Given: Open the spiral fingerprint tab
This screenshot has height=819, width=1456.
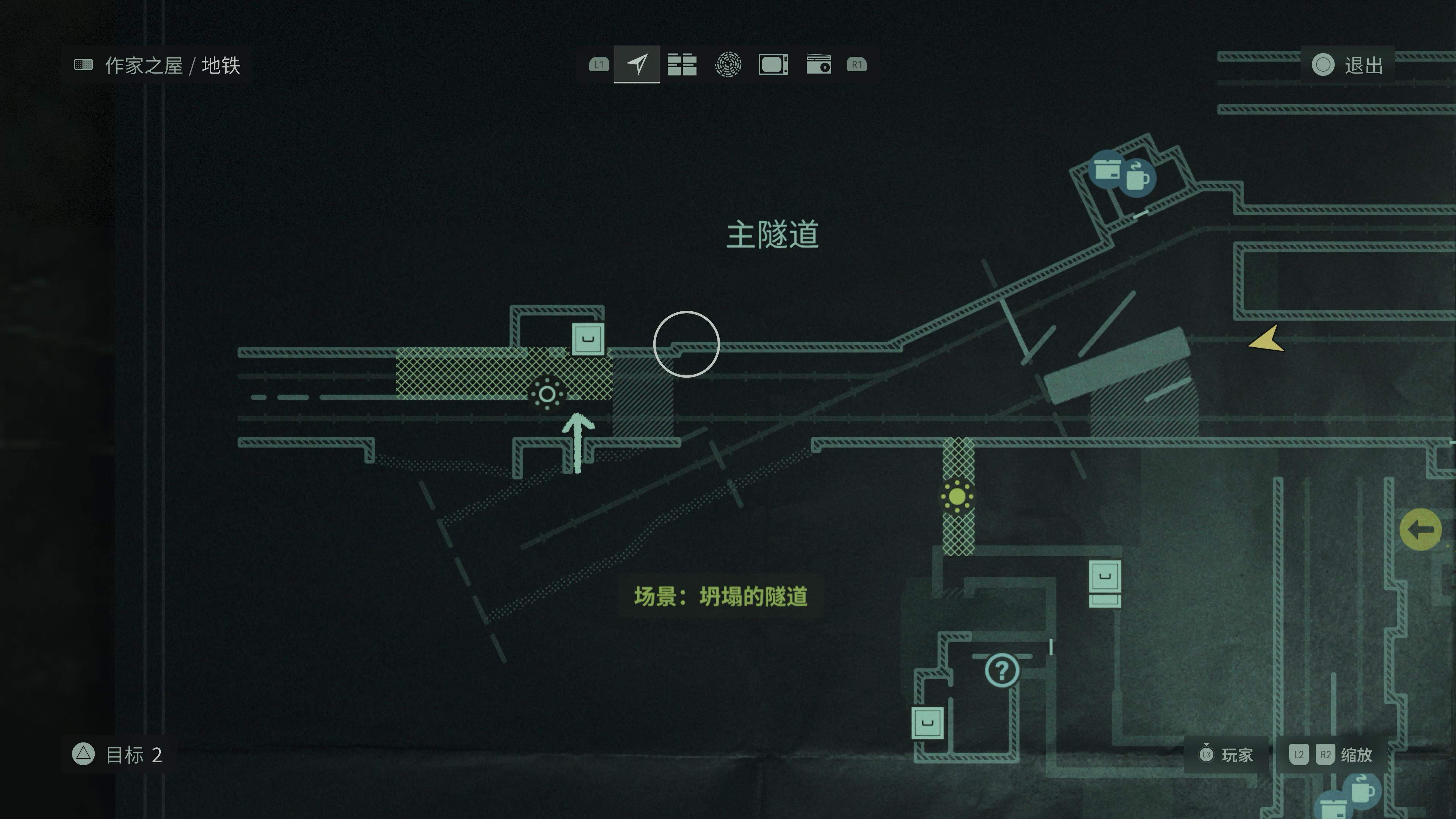Looking at the screenshot, I should (x=728, y=64).
